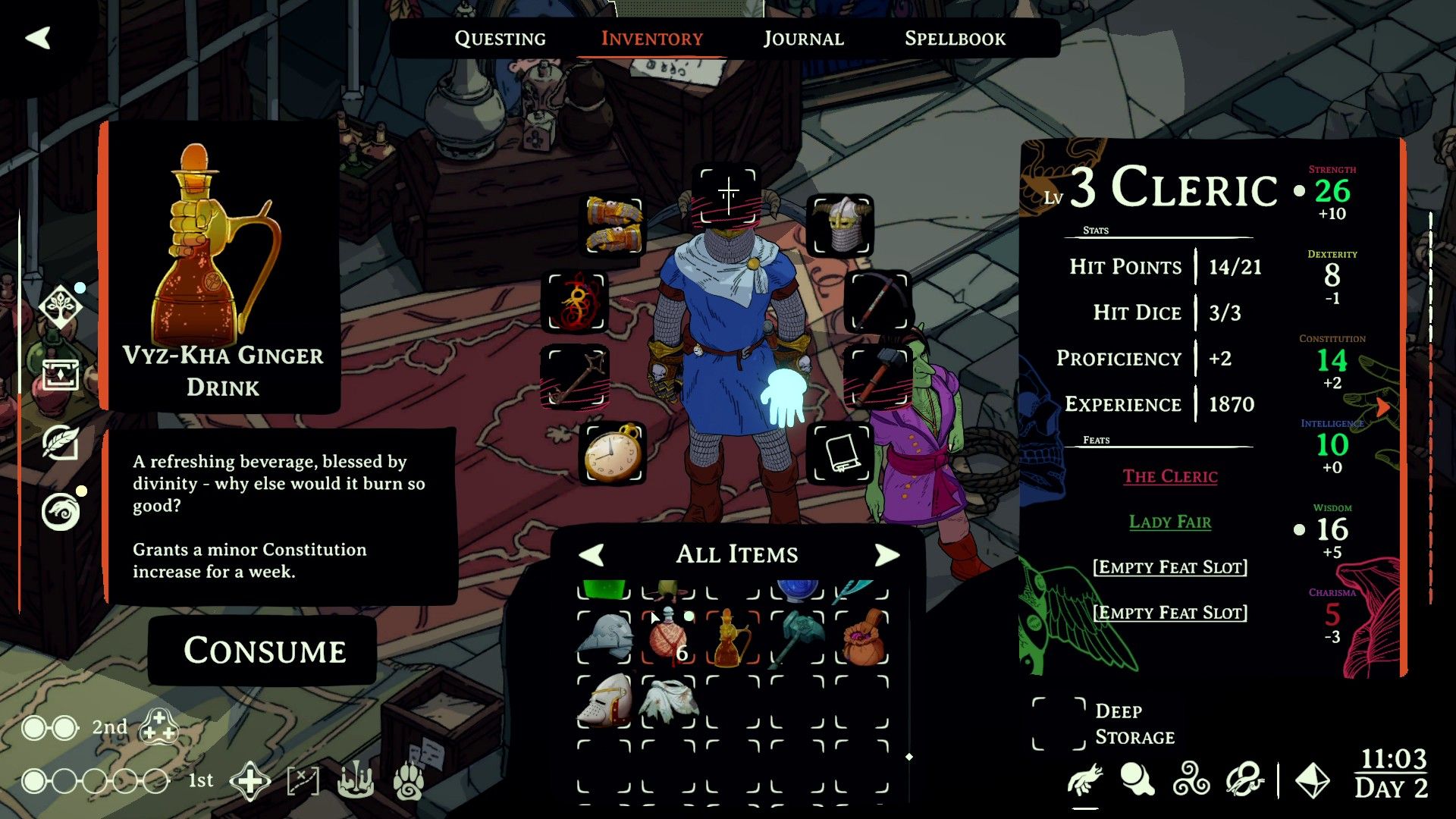The height and width of the screenshot is (819, 1456).
Task: Select the orange coin pouch item
Action: (x=863, y=639)
